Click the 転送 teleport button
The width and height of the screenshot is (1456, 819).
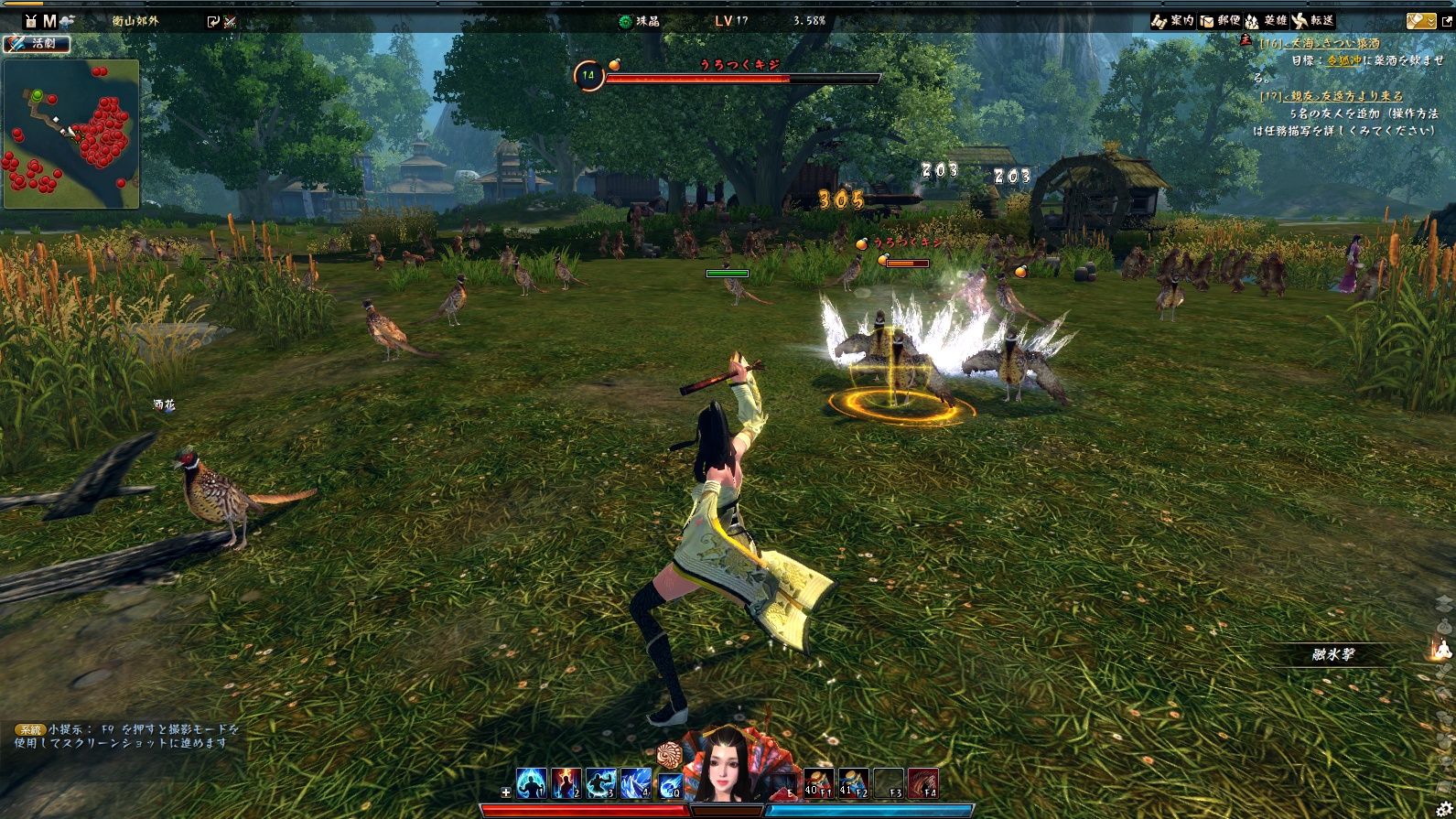point(1313,20)
